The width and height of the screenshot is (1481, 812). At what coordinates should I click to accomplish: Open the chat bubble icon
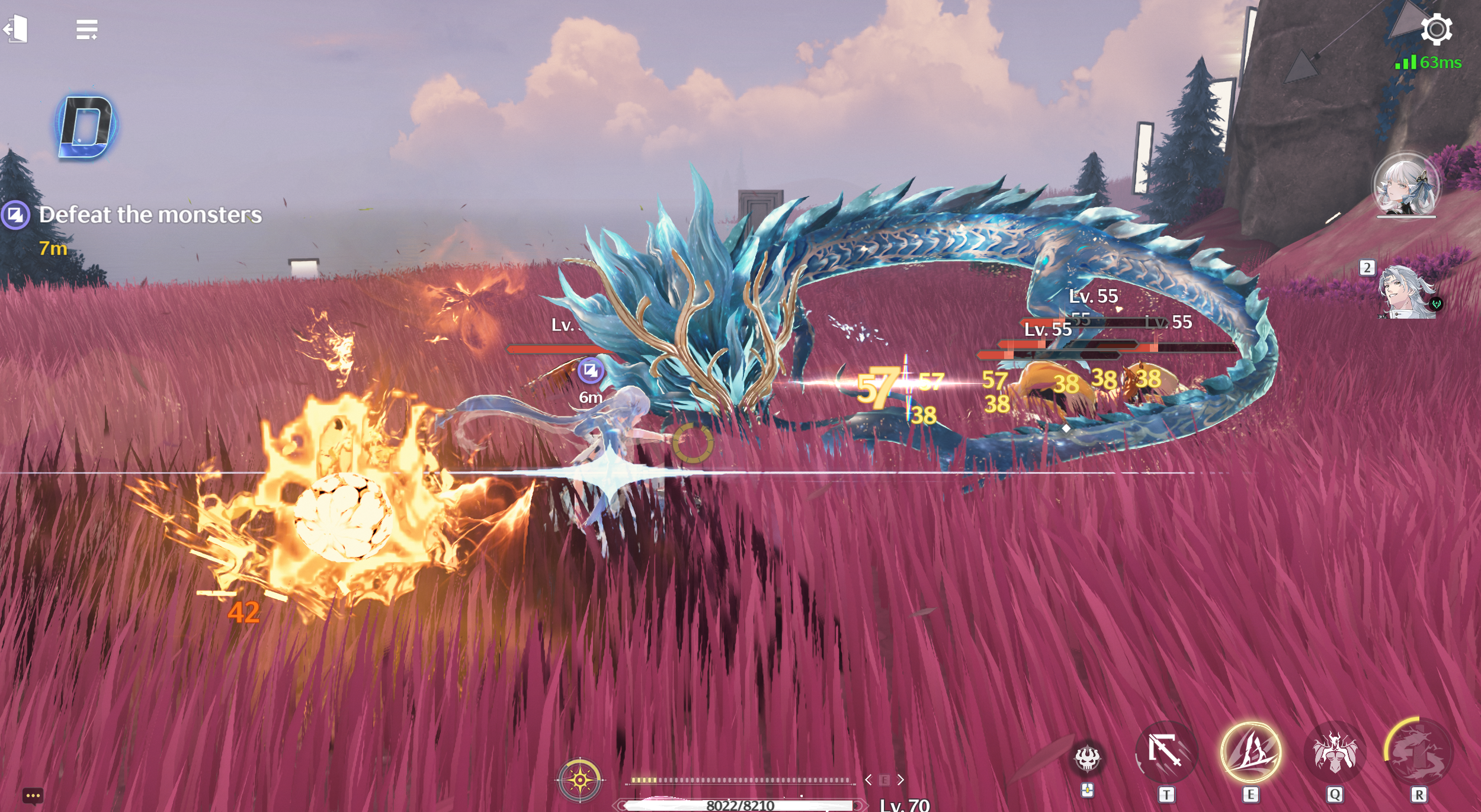(33, 795)
